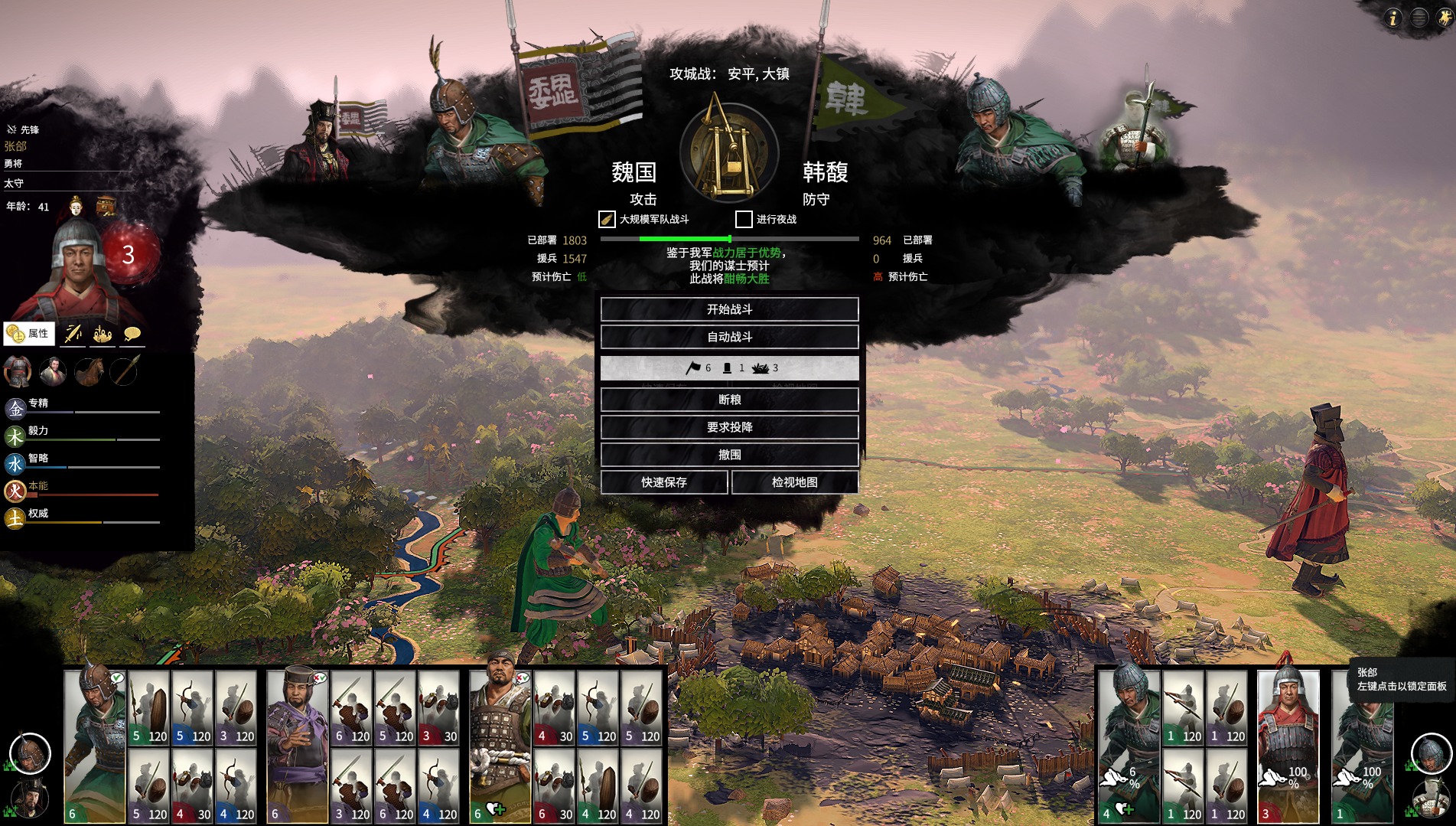Screen dimensions: 1456x826
Task: Click 快速保存 to quick save
Action: 663,482
